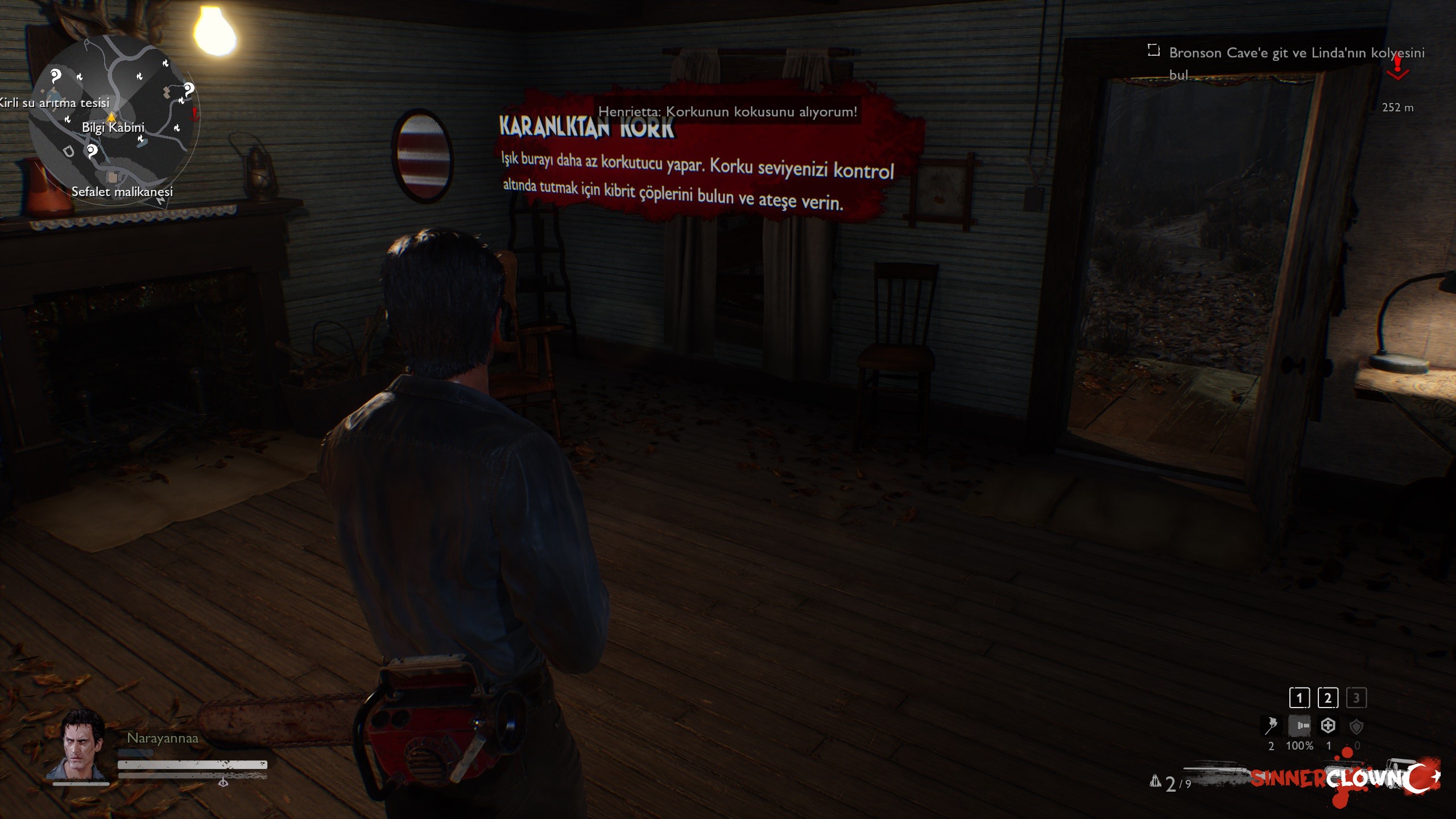Click the SinnerClown watermark logo
The width and height of the screenshot is (1456, 819).
point(1345,779)
